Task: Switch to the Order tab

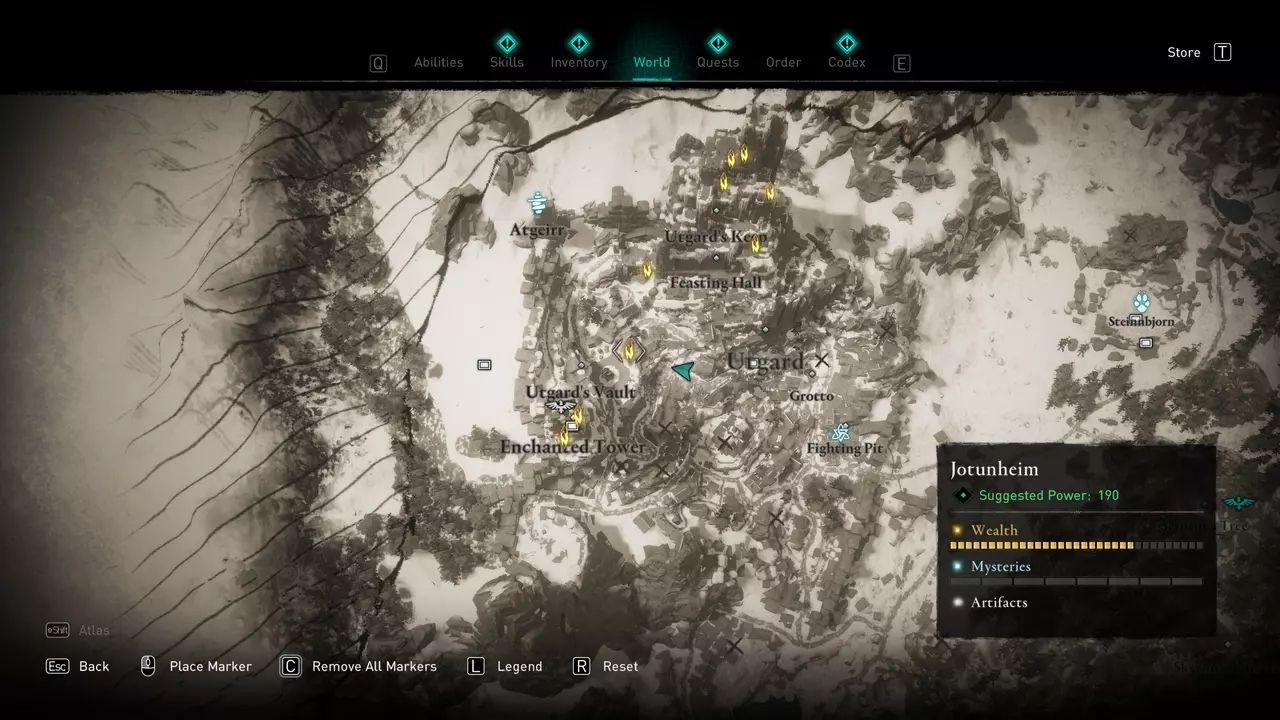Action: click(x=783, y=62)
